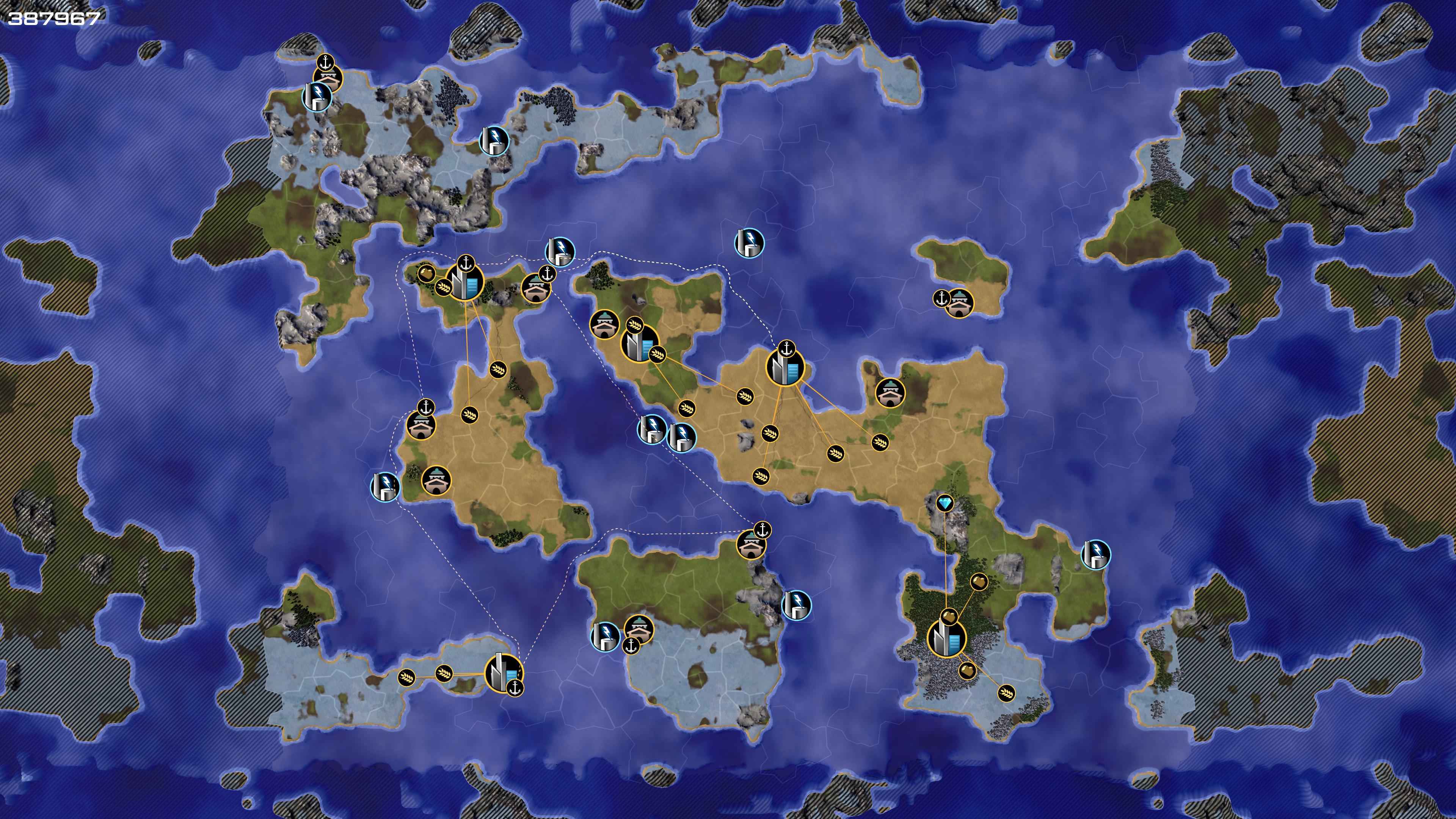The height and width of the screenshot is (819, 1456).
Task: Click the skyscraper city linked to the diamond
Action: [x=947, y=638]
